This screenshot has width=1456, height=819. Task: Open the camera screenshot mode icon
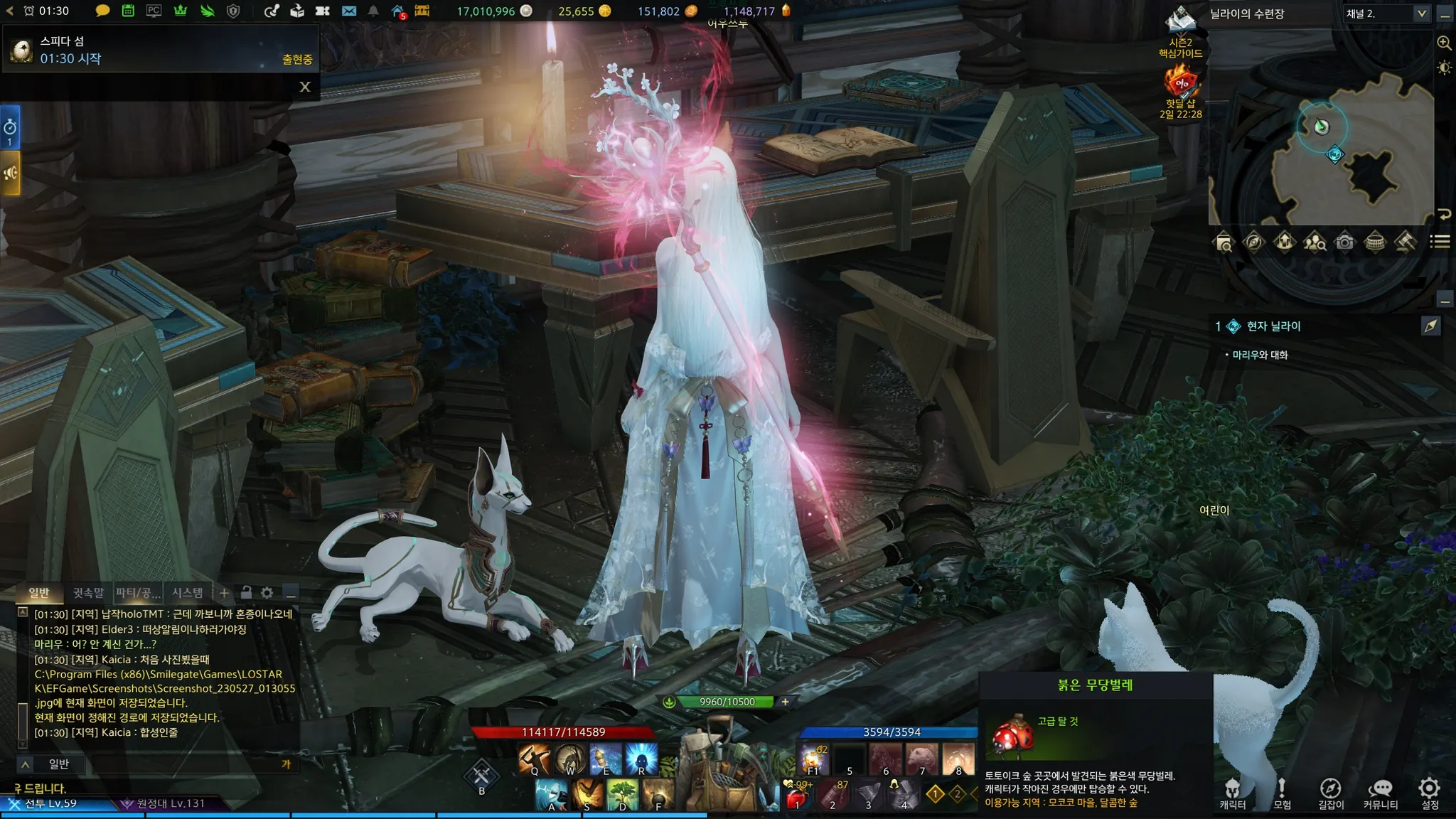(1344, 242)
